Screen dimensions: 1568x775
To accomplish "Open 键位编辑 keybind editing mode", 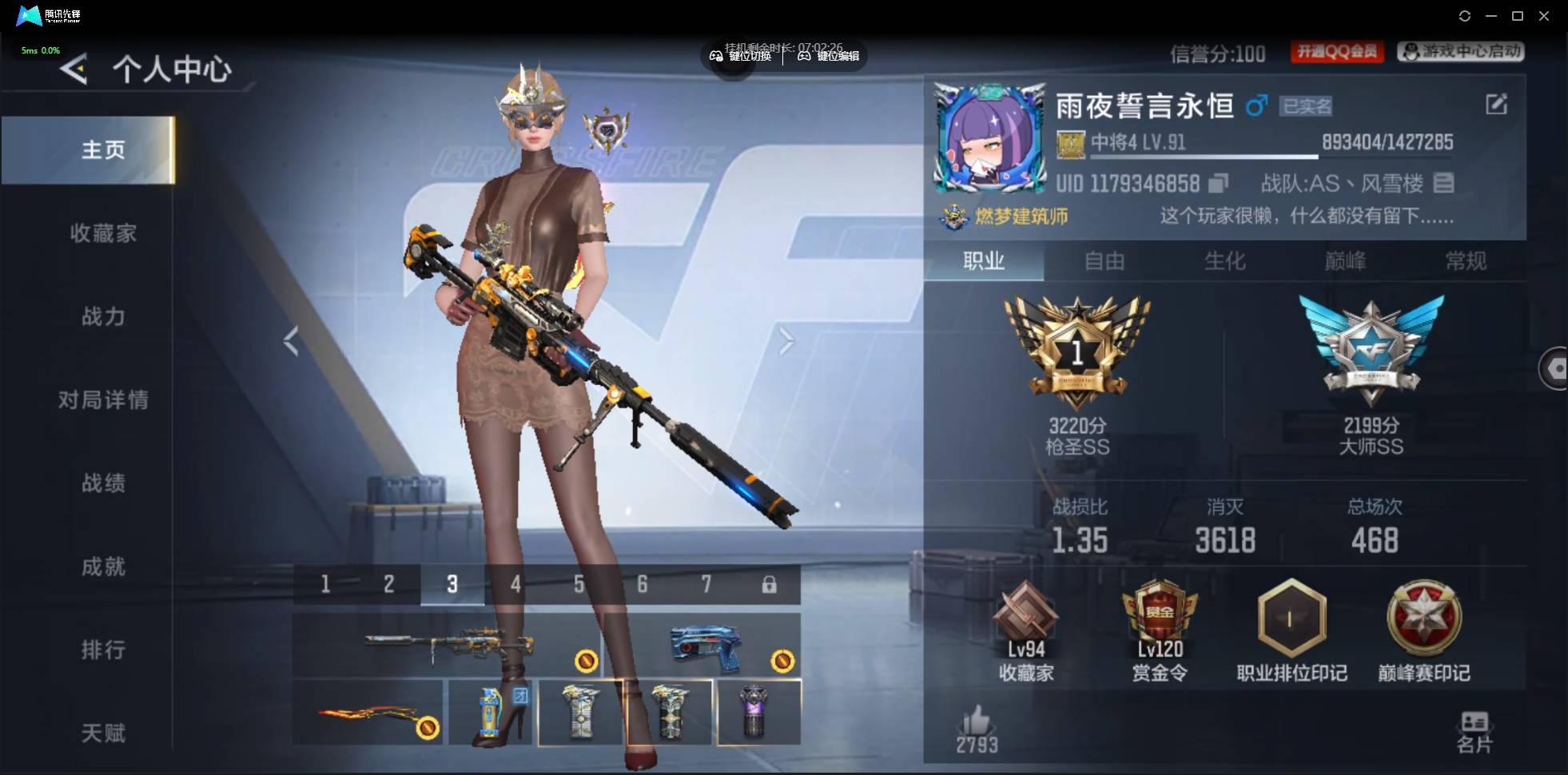I will coord(831,56).
